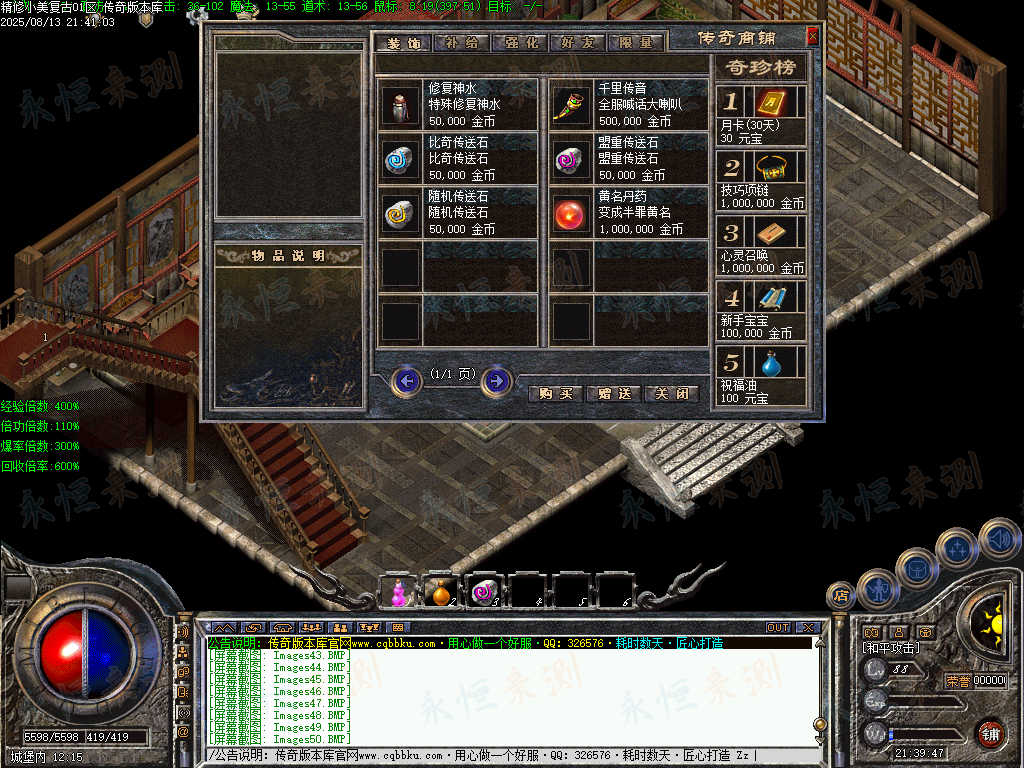Open the shop via round 铺 button
Image resolution: width=1024 pixels, height=768 pixels.
click(990, 734)
